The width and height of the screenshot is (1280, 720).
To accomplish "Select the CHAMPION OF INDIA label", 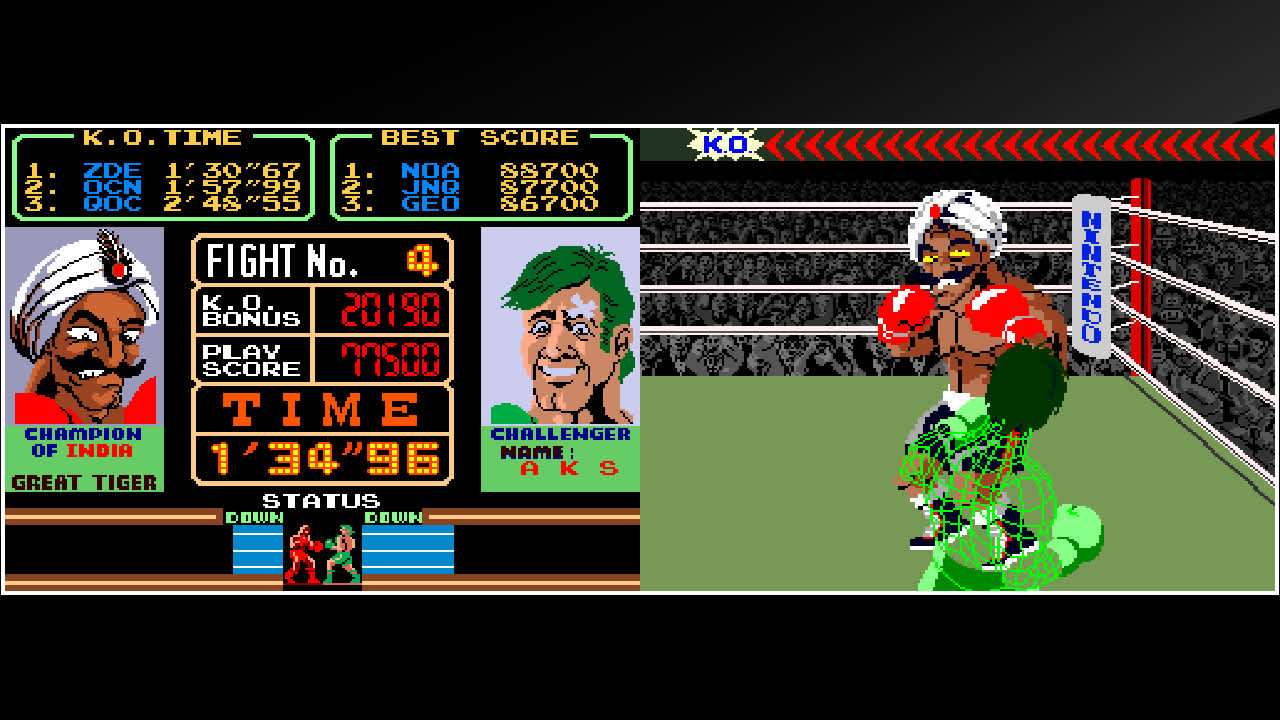I will pos(83,442).
